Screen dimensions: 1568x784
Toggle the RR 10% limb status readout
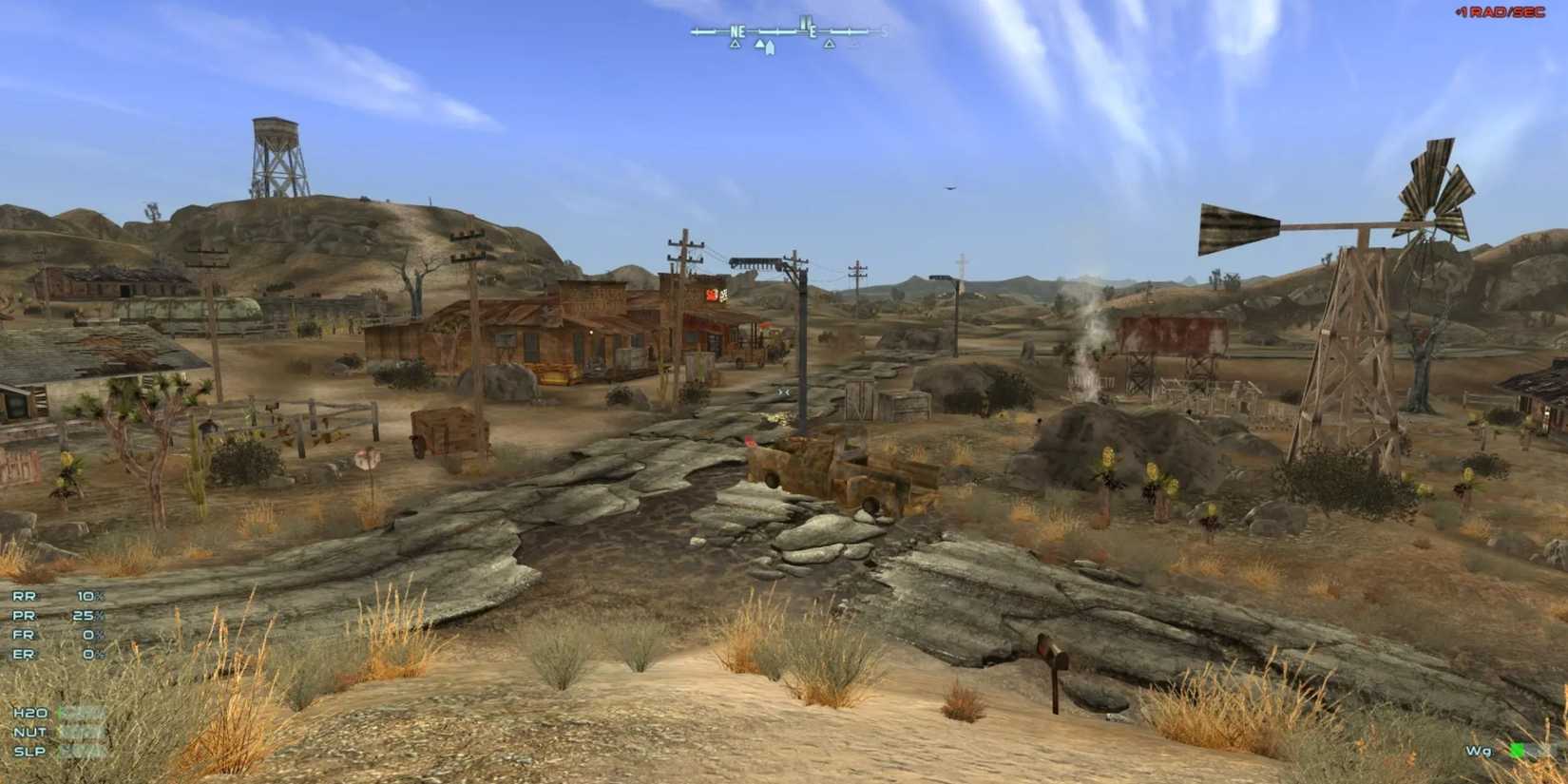[57, 597]
